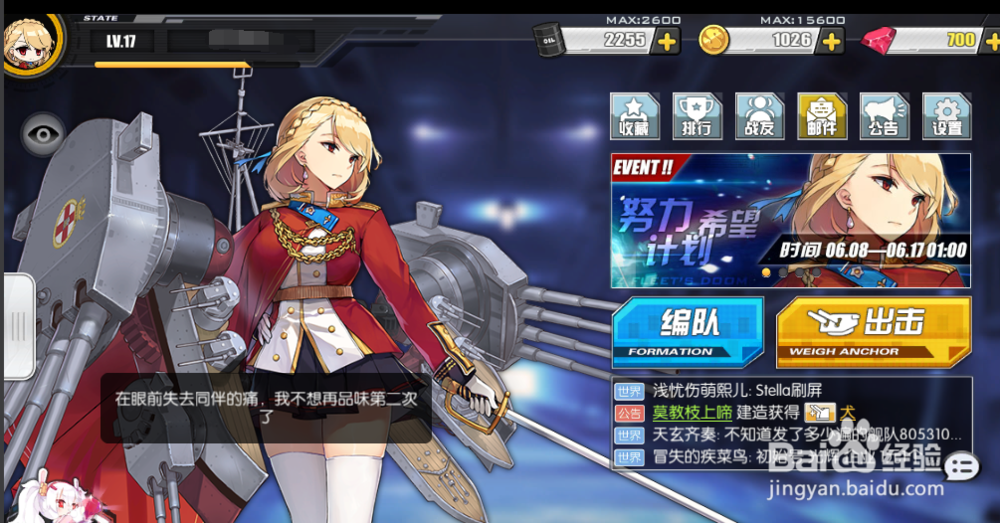
Task: Open the 编队 Formation screen
Action: pyautogui.click(x=688, y=330)
